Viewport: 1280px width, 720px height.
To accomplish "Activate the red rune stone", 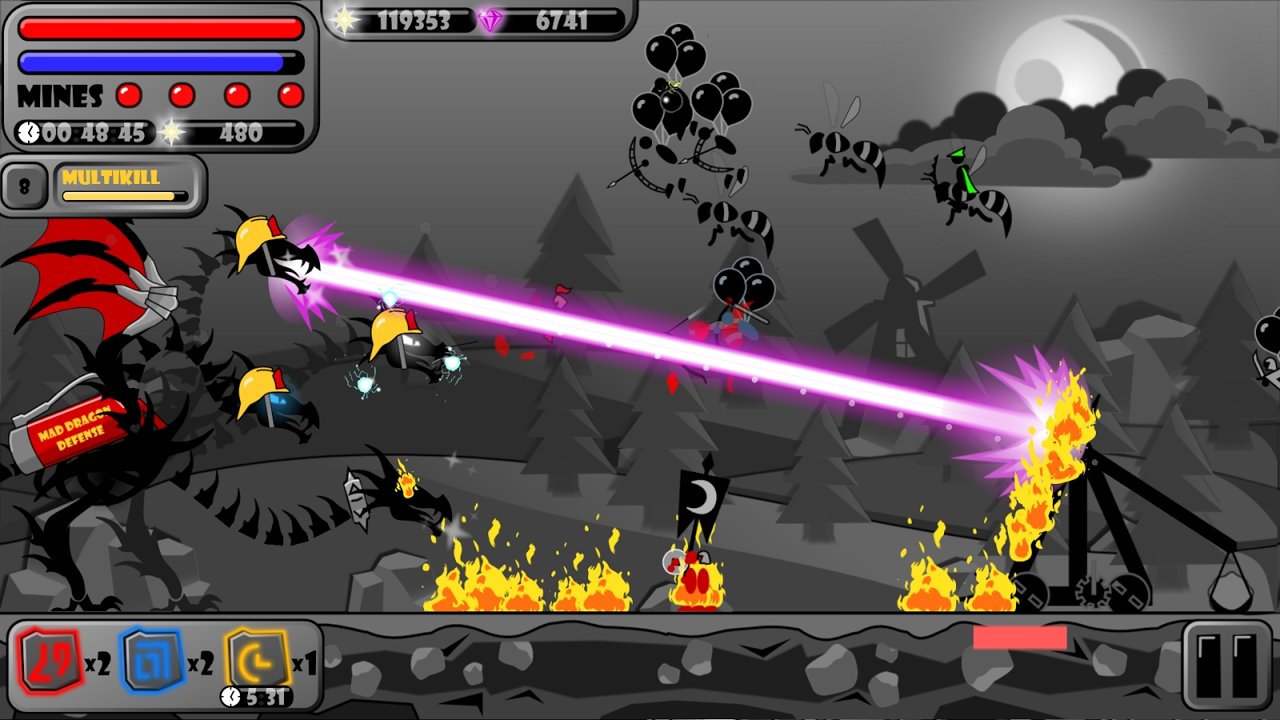I will point(46,662).
